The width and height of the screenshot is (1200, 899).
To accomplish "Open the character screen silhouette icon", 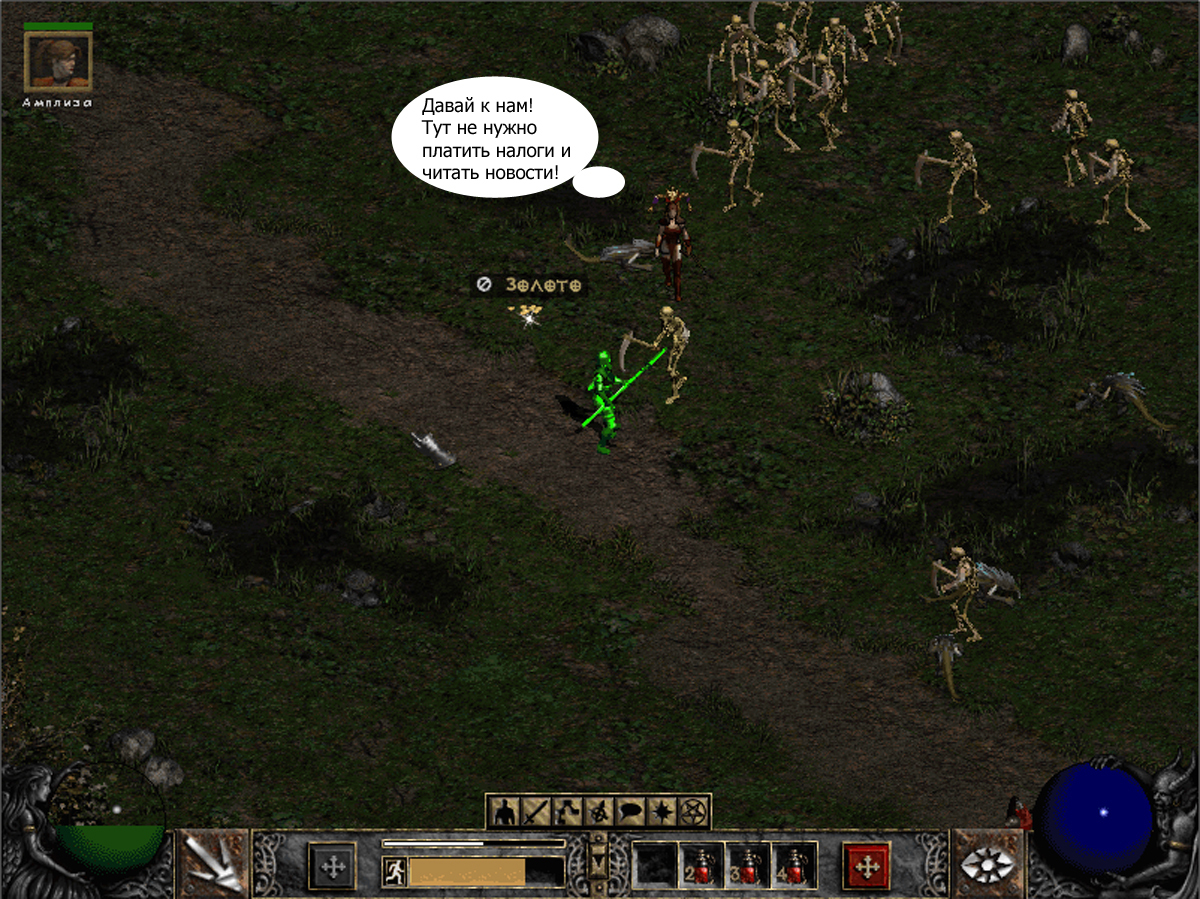I will coord(504,812).
